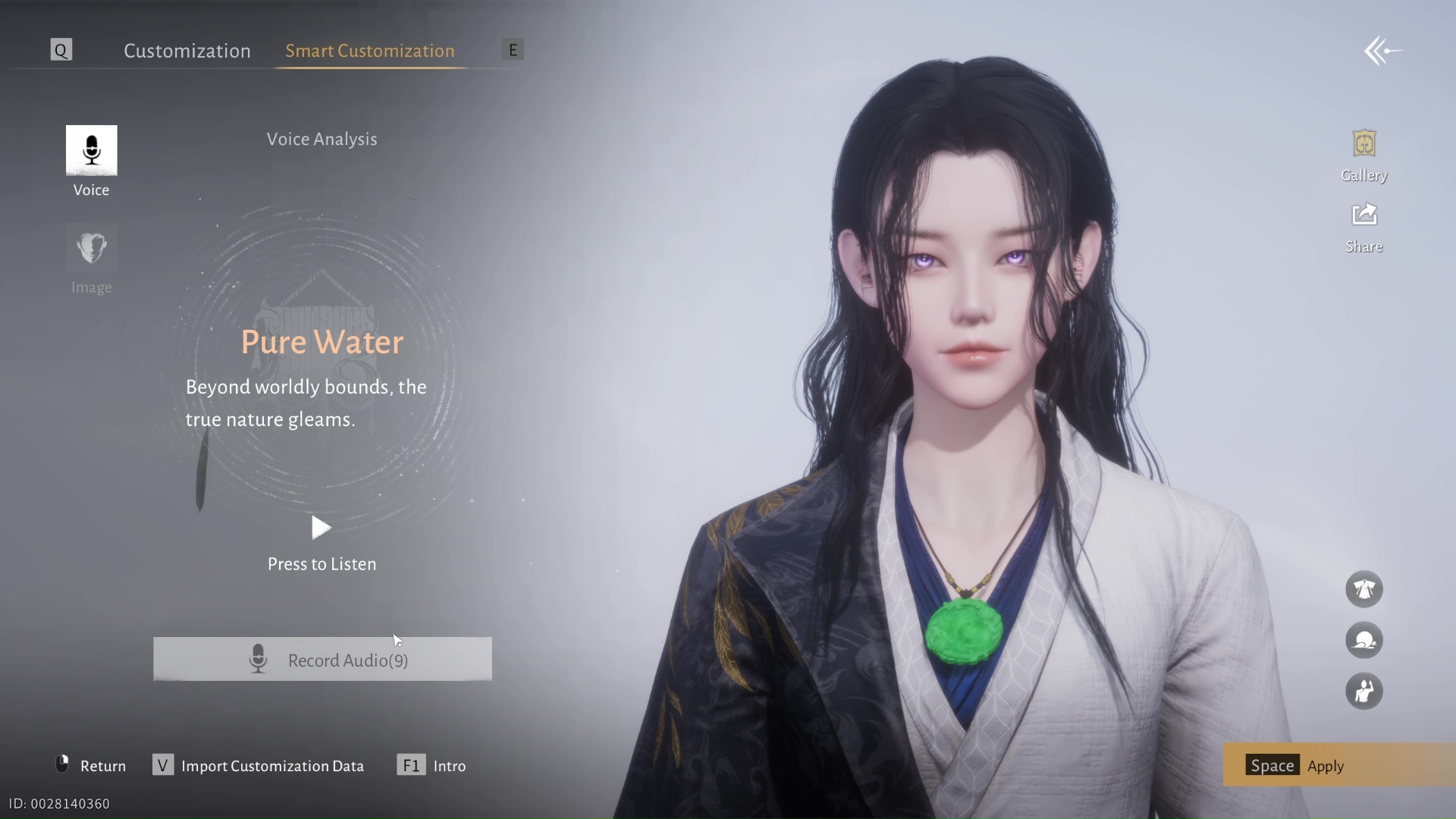Select Import Customization Data

coord(259,766)
